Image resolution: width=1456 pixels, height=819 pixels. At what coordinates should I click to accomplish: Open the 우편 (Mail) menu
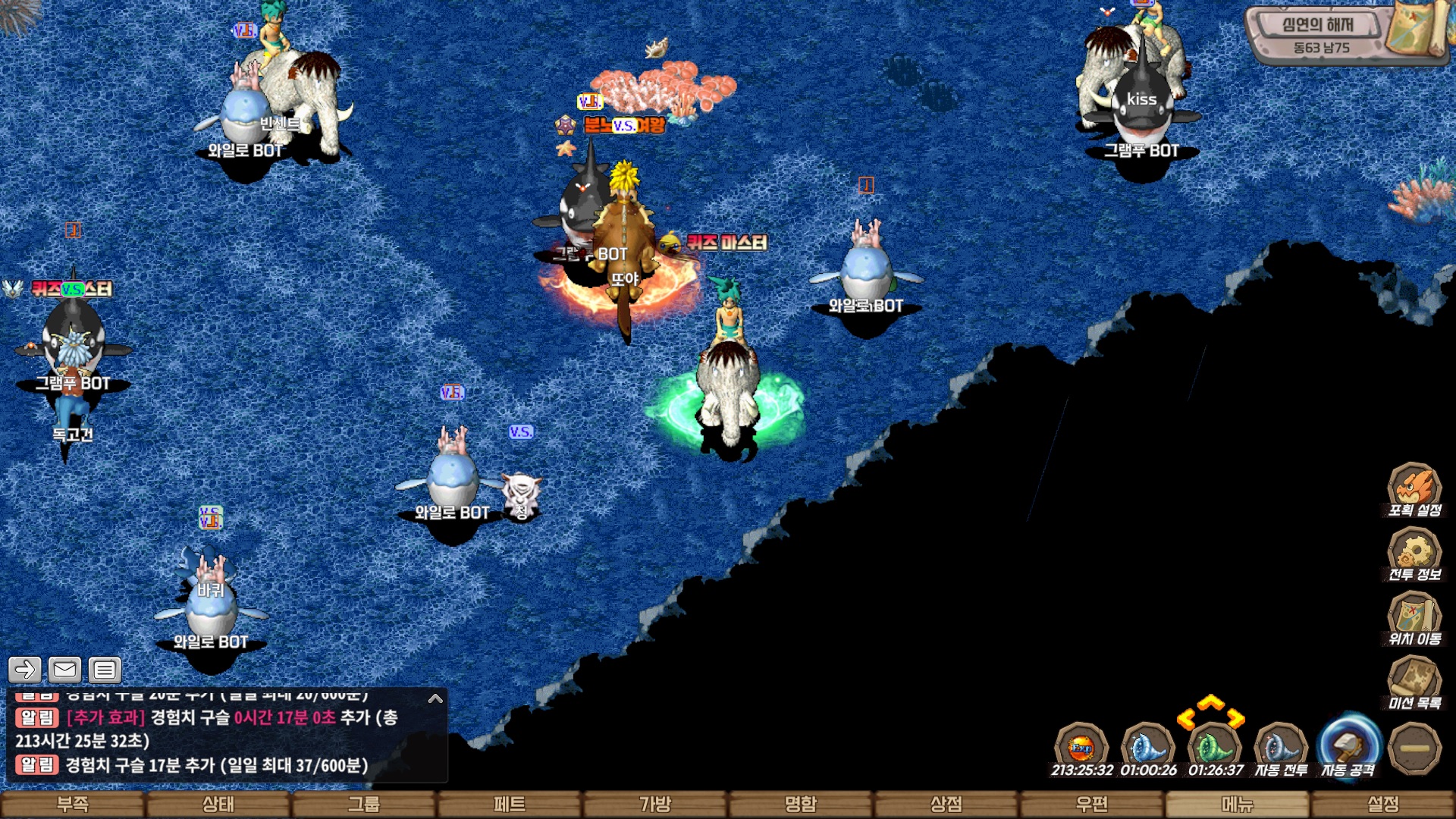pyautogui.click(x=1092, y=804)
